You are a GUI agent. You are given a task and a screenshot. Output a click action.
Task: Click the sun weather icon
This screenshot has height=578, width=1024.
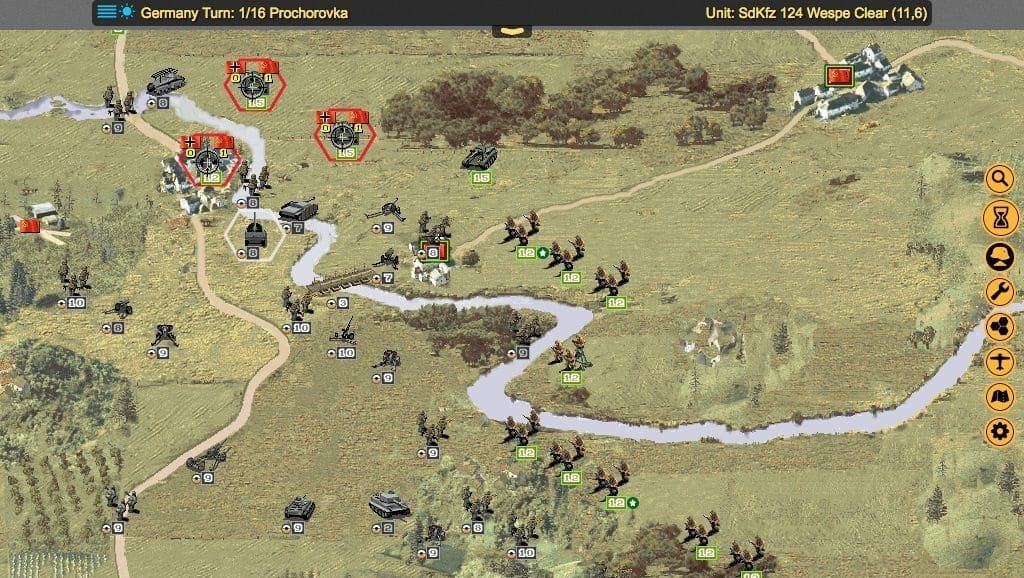pos(127,13)
